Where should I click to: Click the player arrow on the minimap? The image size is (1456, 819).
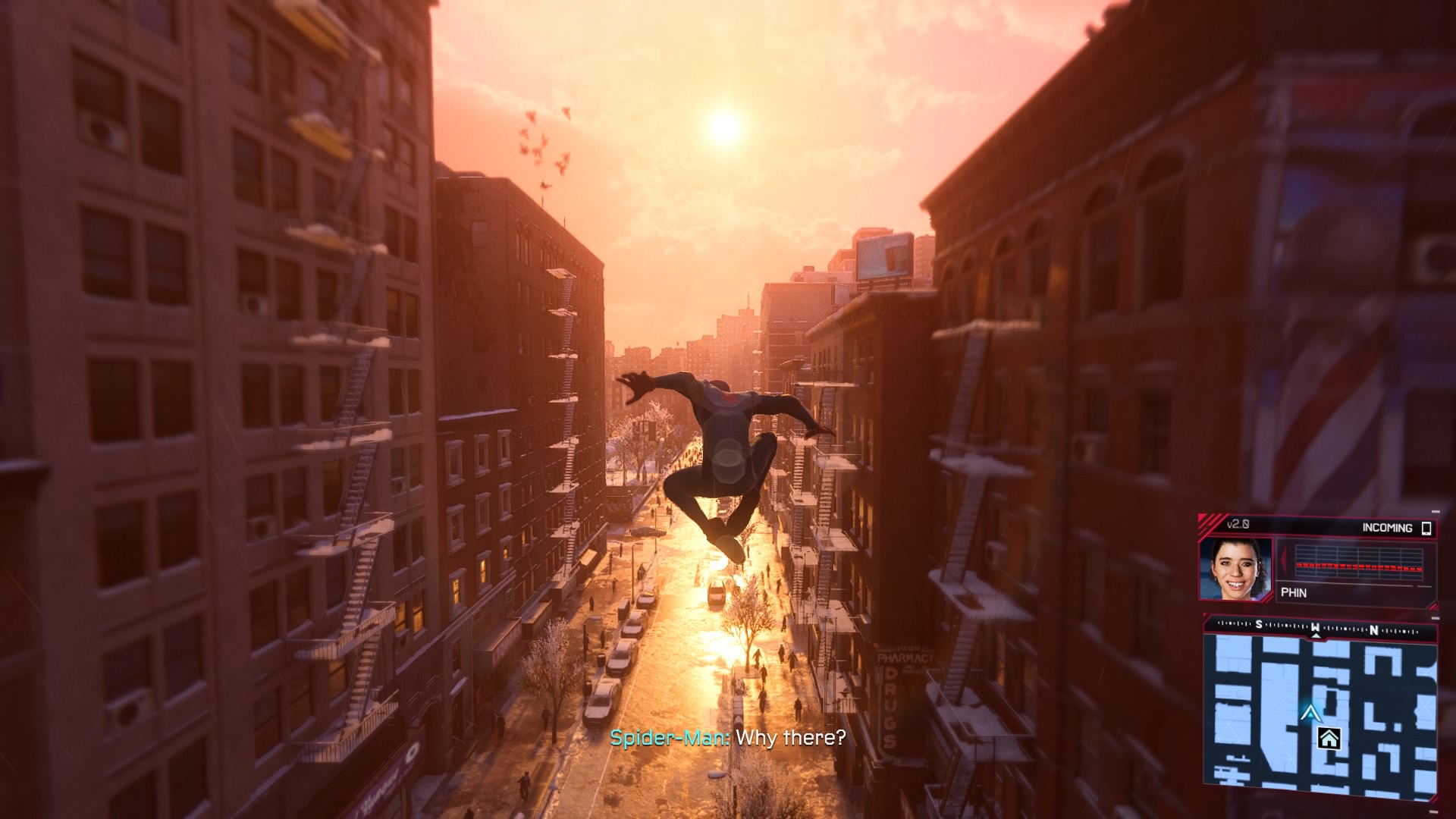(x=1310, y=713)
